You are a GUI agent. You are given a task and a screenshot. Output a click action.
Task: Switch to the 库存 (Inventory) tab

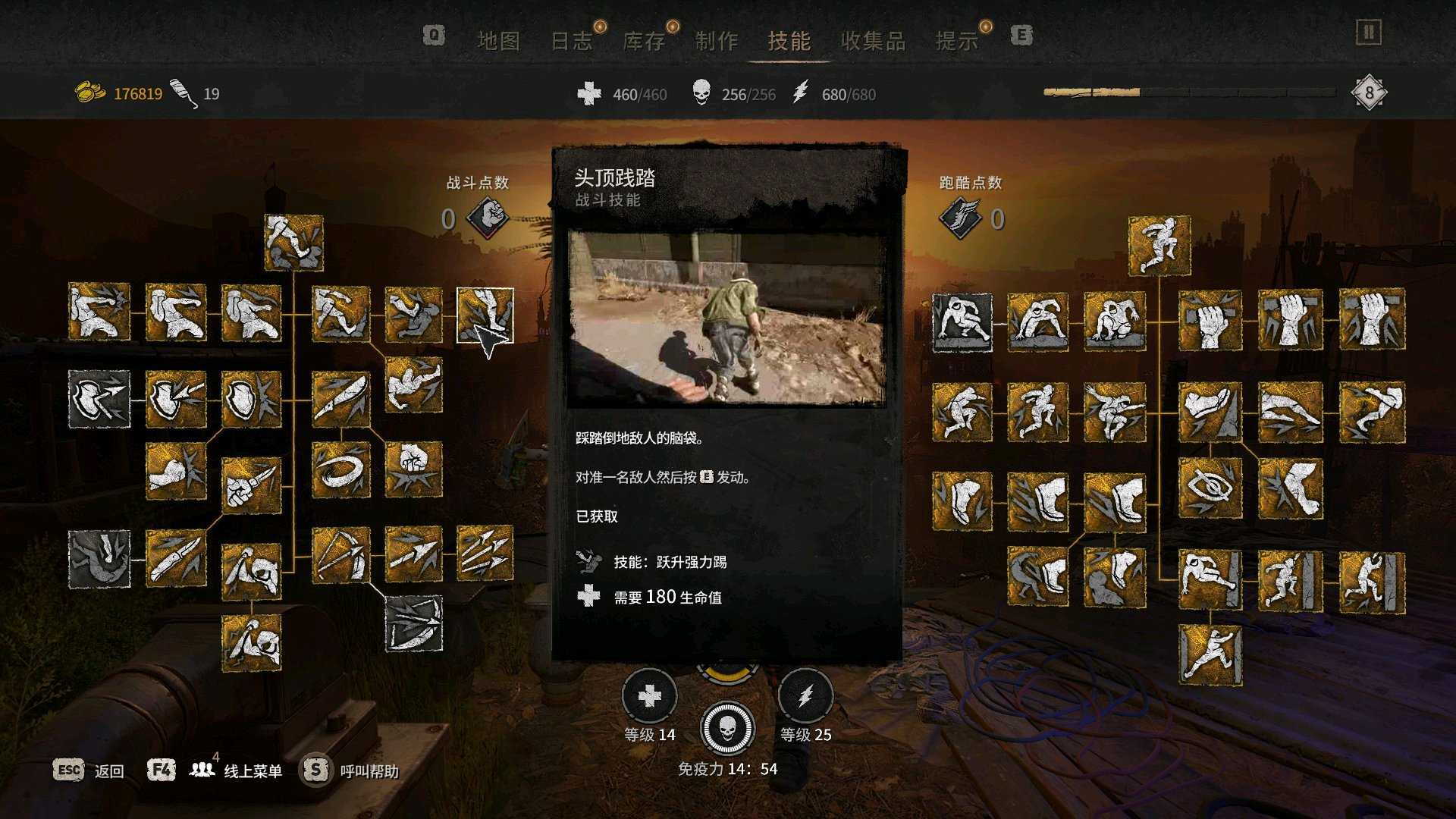click(x=644, y=41)
